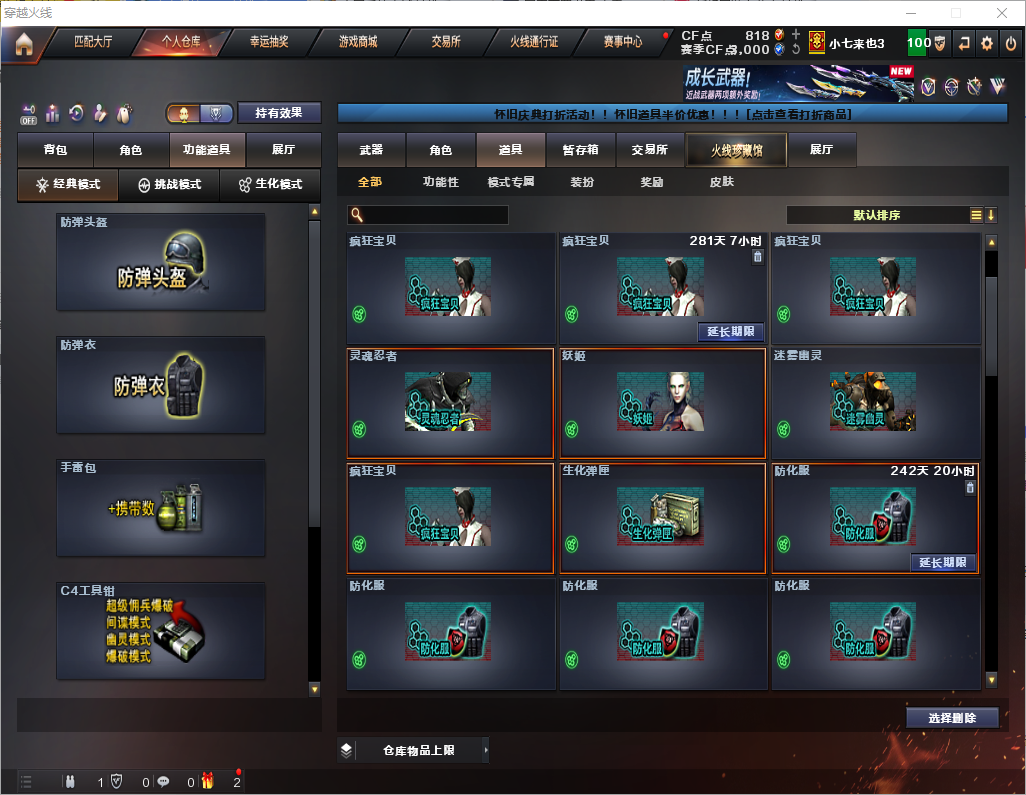The height and width of the screenshot is (795, 1026).
Task: Click the 持有效果 button
Action: tap(279, 113)
